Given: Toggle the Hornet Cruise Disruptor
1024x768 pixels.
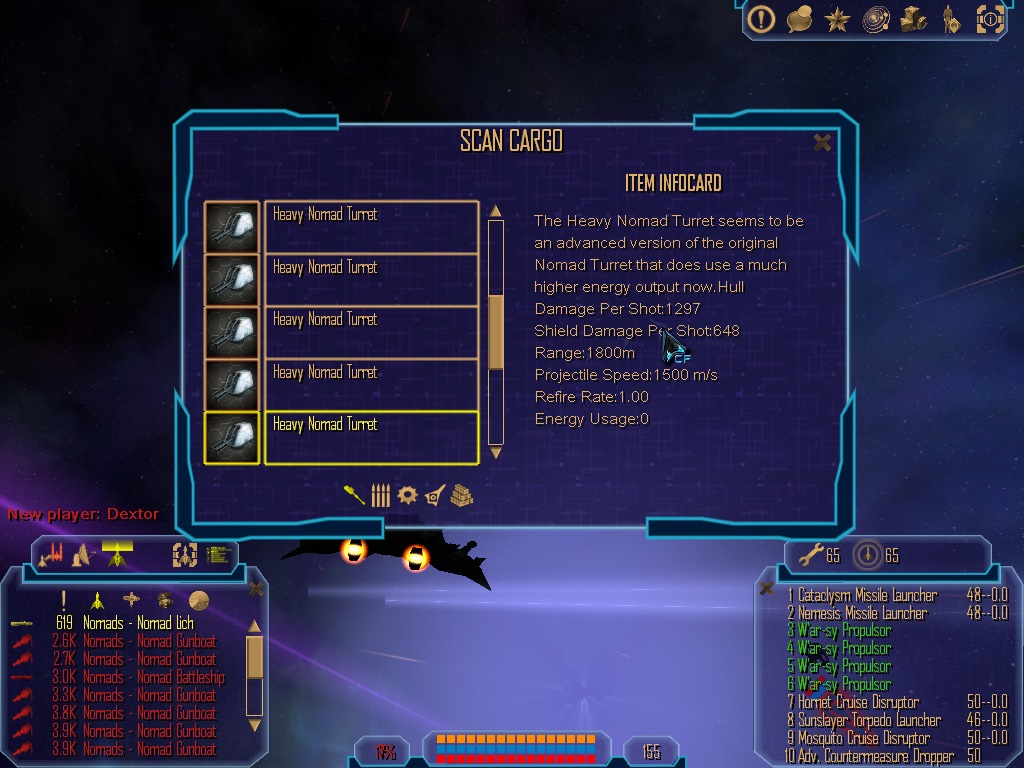Looking at the screenshot, I should pos(858,703).
